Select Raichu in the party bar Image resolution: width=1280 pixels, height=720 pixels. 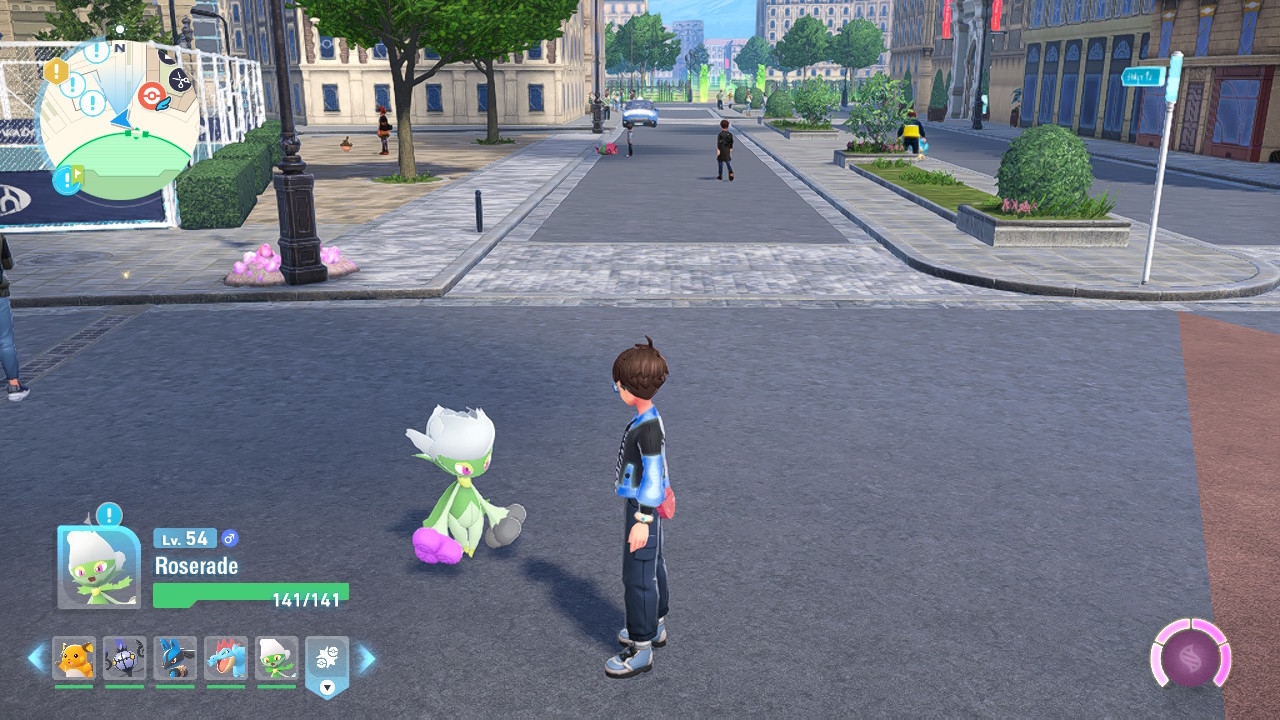coord(74,658)
